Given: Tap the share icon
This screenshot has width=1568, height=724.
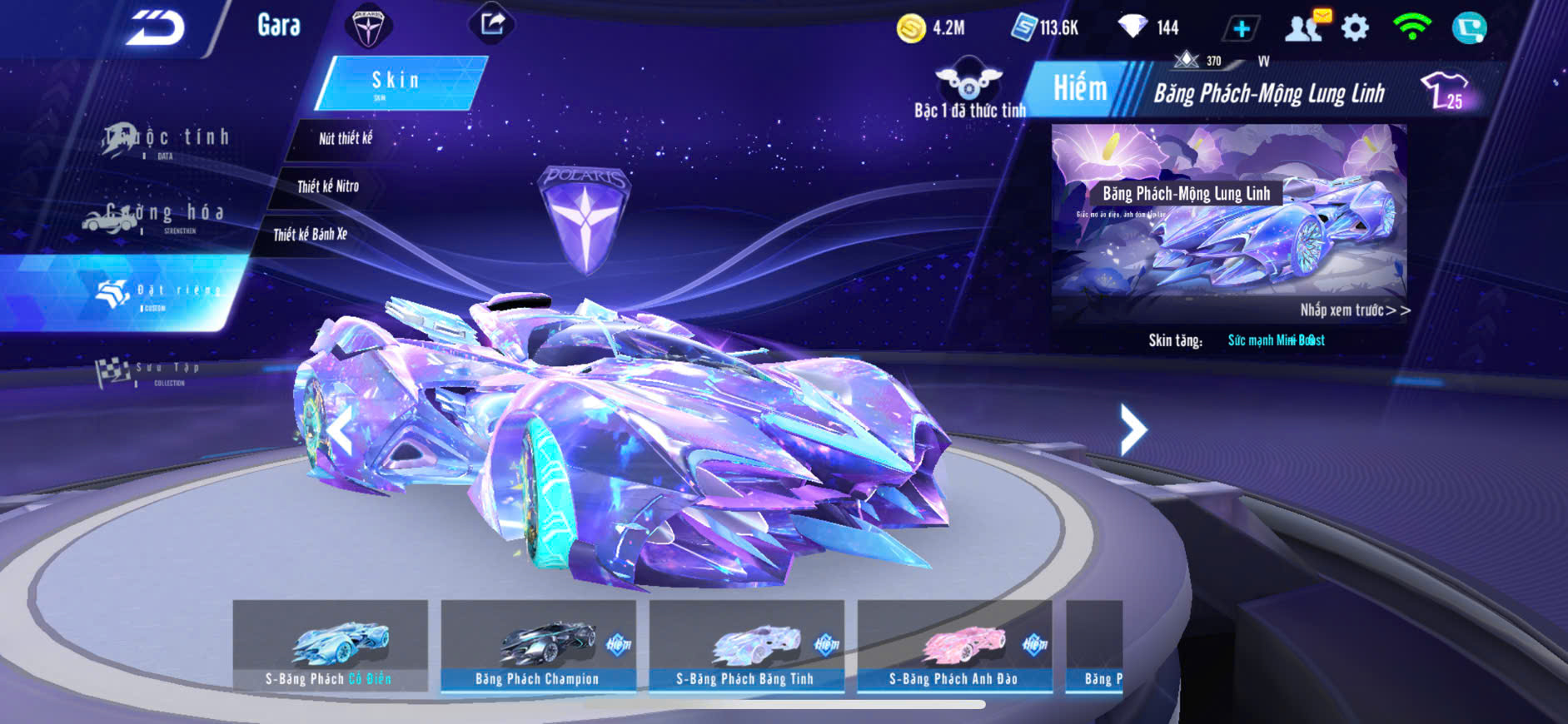Looking at the screenshot, I should pos(493,24).
